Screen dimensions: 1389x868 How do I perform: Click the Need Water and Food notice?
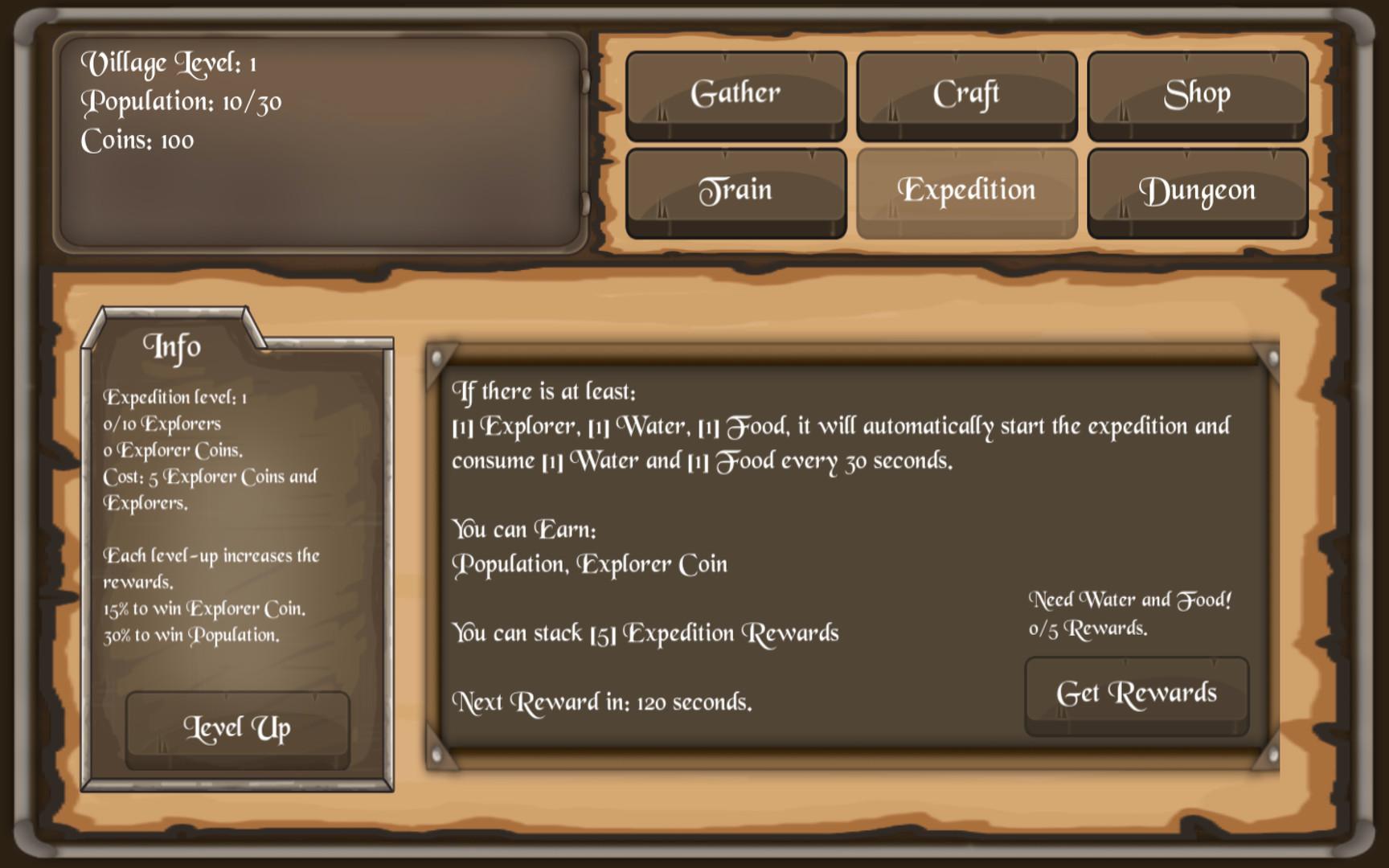click(x=1132, y=600)
